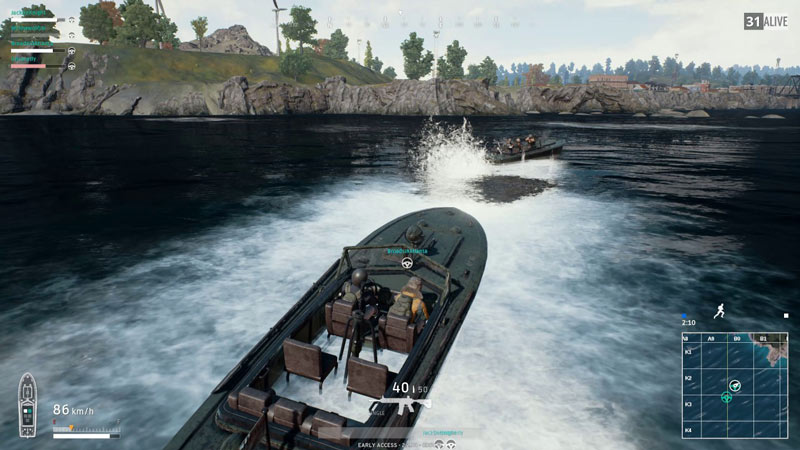Click the minimap in the corner
Image resolution: width=800 pixels, height=450 pixels.
pos(735,384)
